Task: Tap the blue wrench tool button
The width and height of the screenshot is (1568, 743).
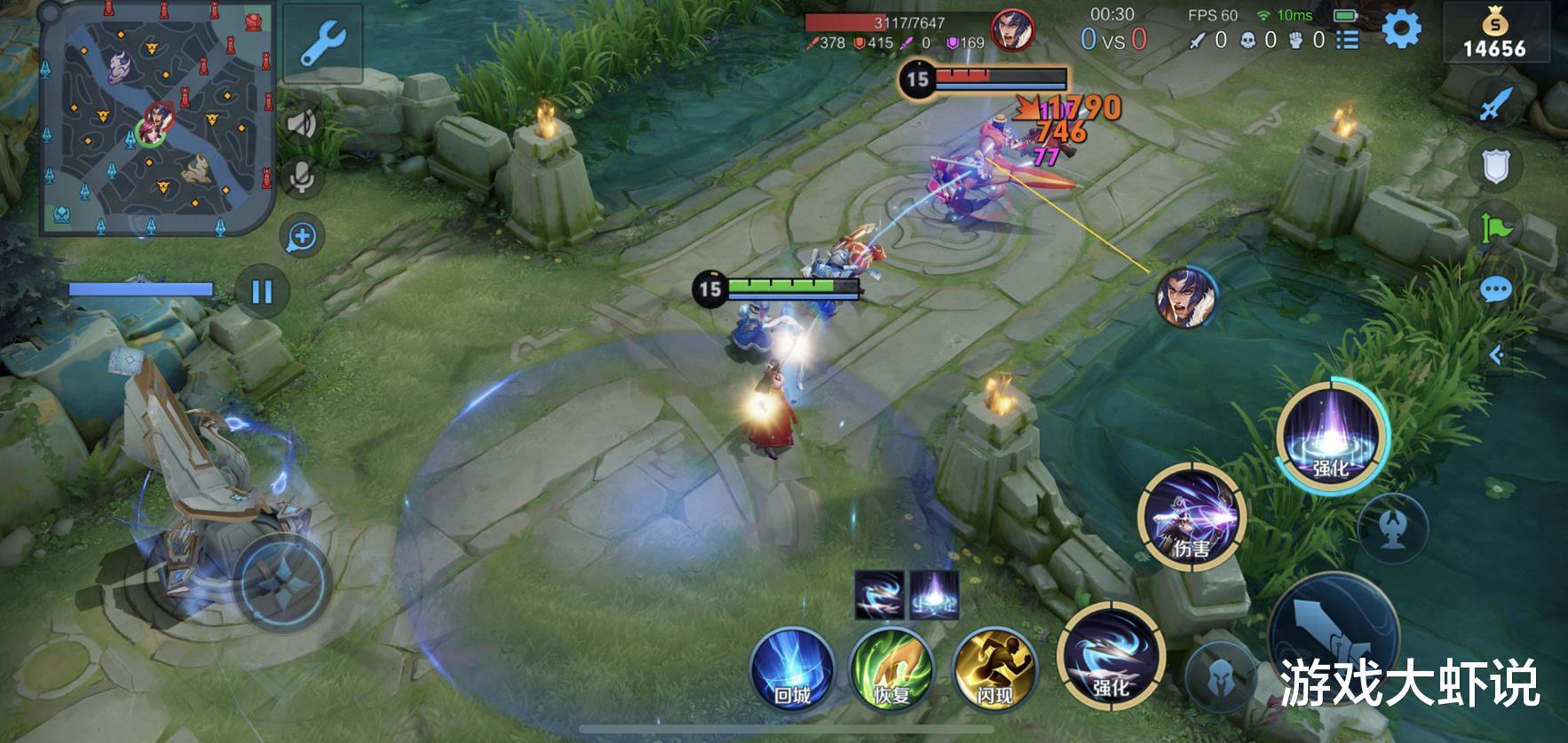Action: point(322,43)
